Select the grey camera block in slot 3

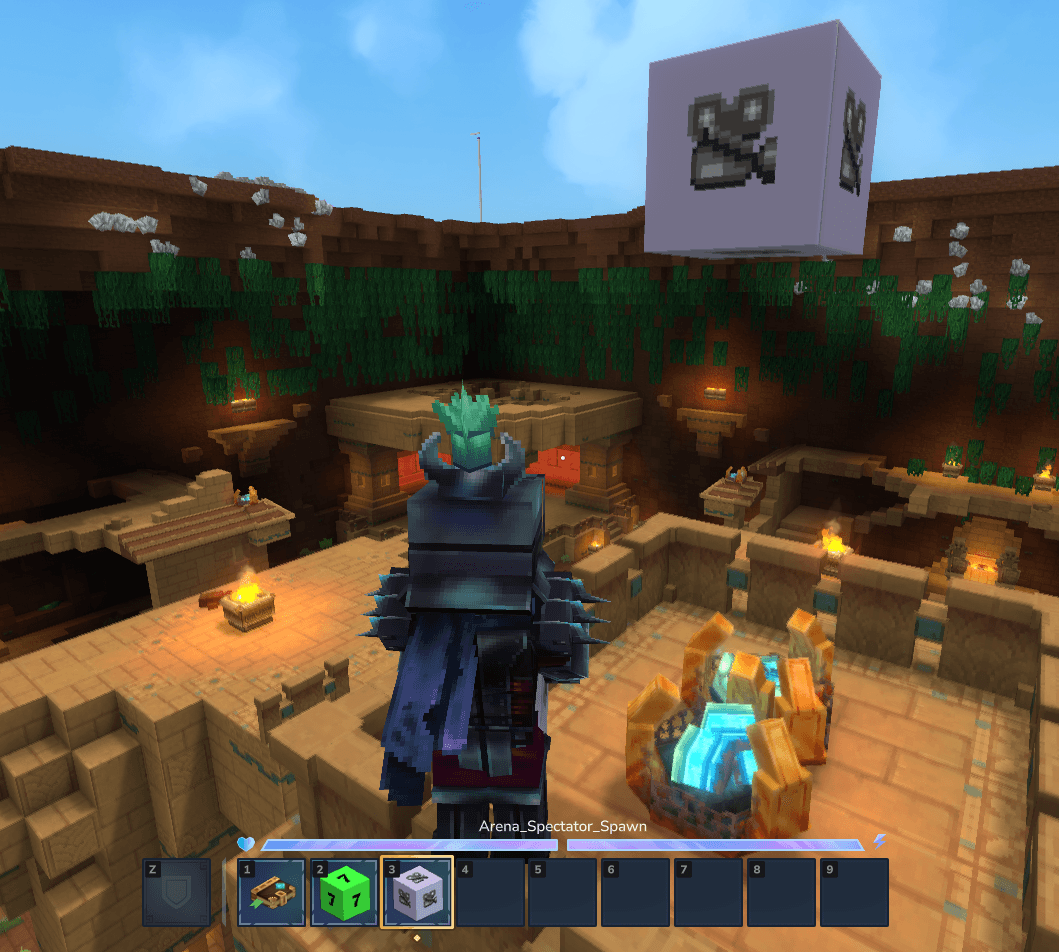coord(417,892)
